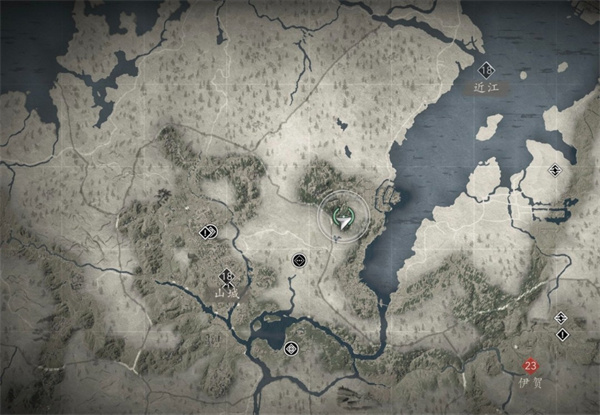Select the player location arrow marker

tap(344, 217)
